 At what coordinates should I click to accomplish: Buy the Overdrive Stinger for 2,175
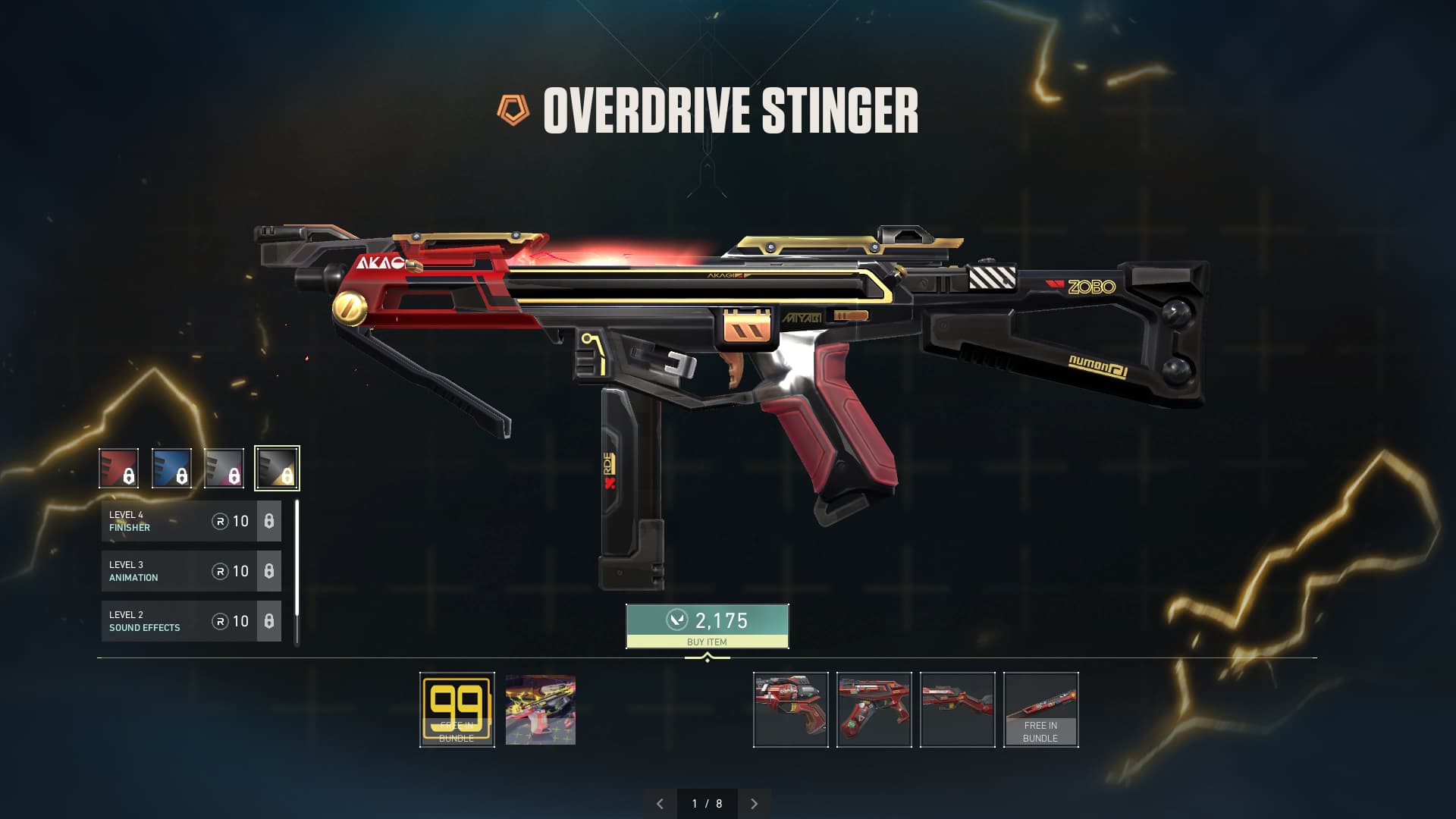(x=707, y=626)
